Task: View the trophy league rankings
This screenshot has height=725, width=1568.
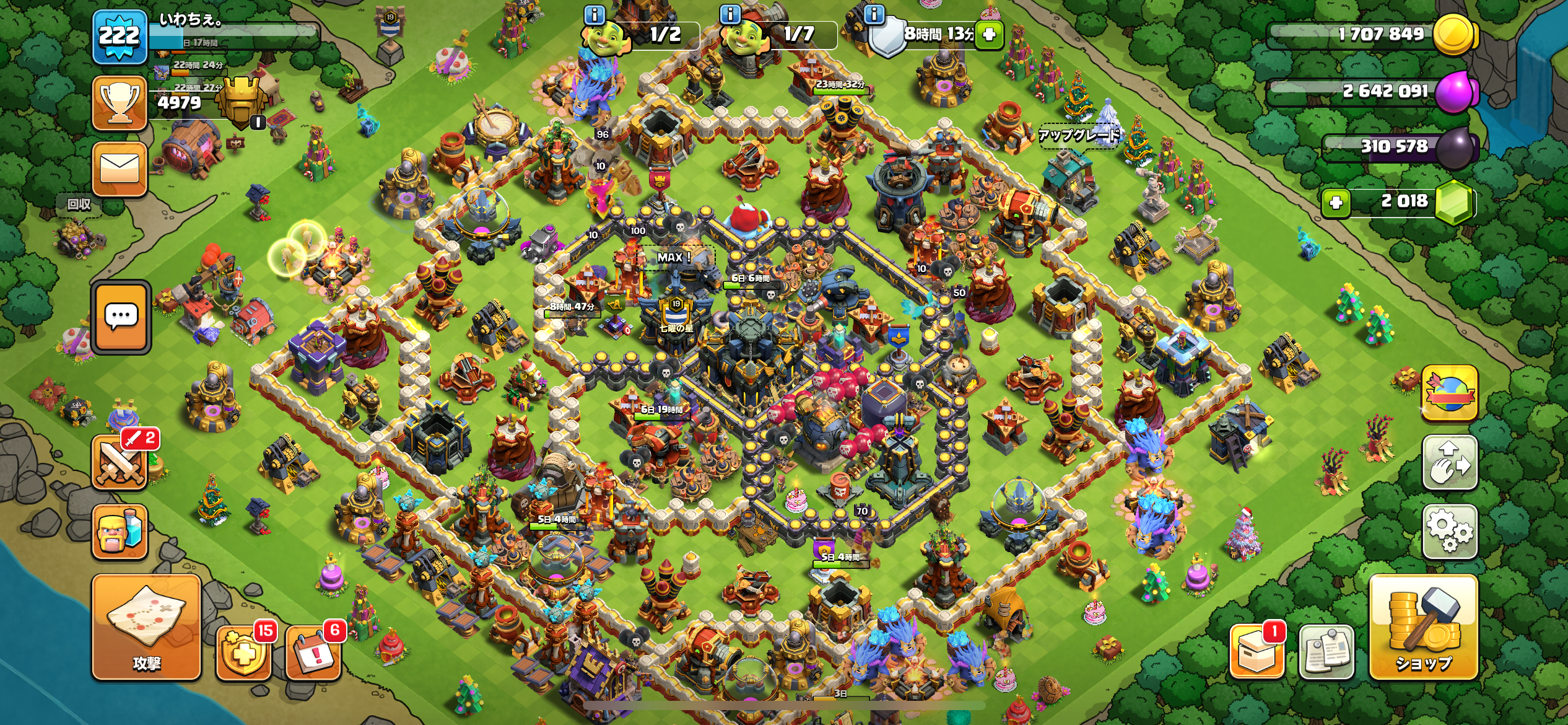Action: pyautogui.click(x=120, y=103)
